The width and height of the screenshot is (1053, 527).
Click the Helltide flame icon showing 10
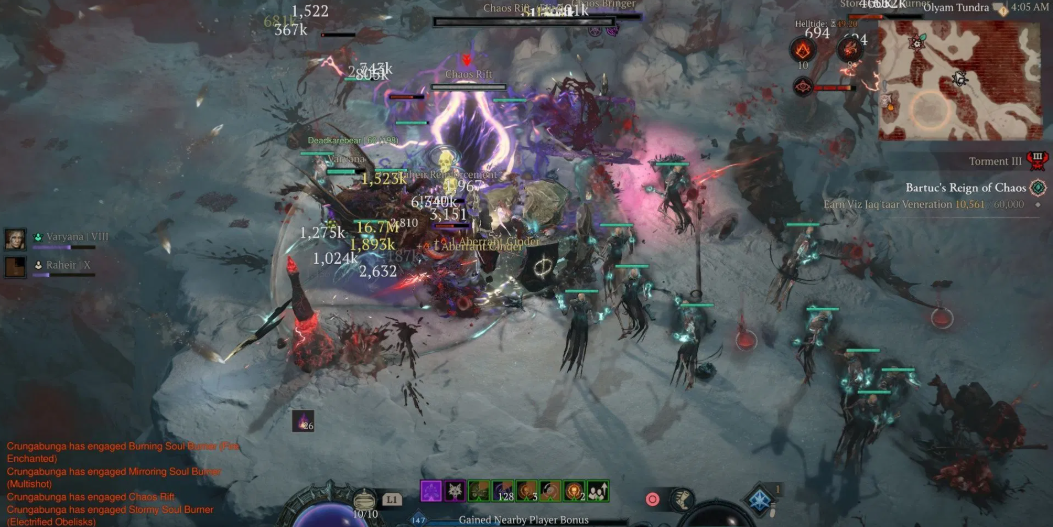(802, 50)
